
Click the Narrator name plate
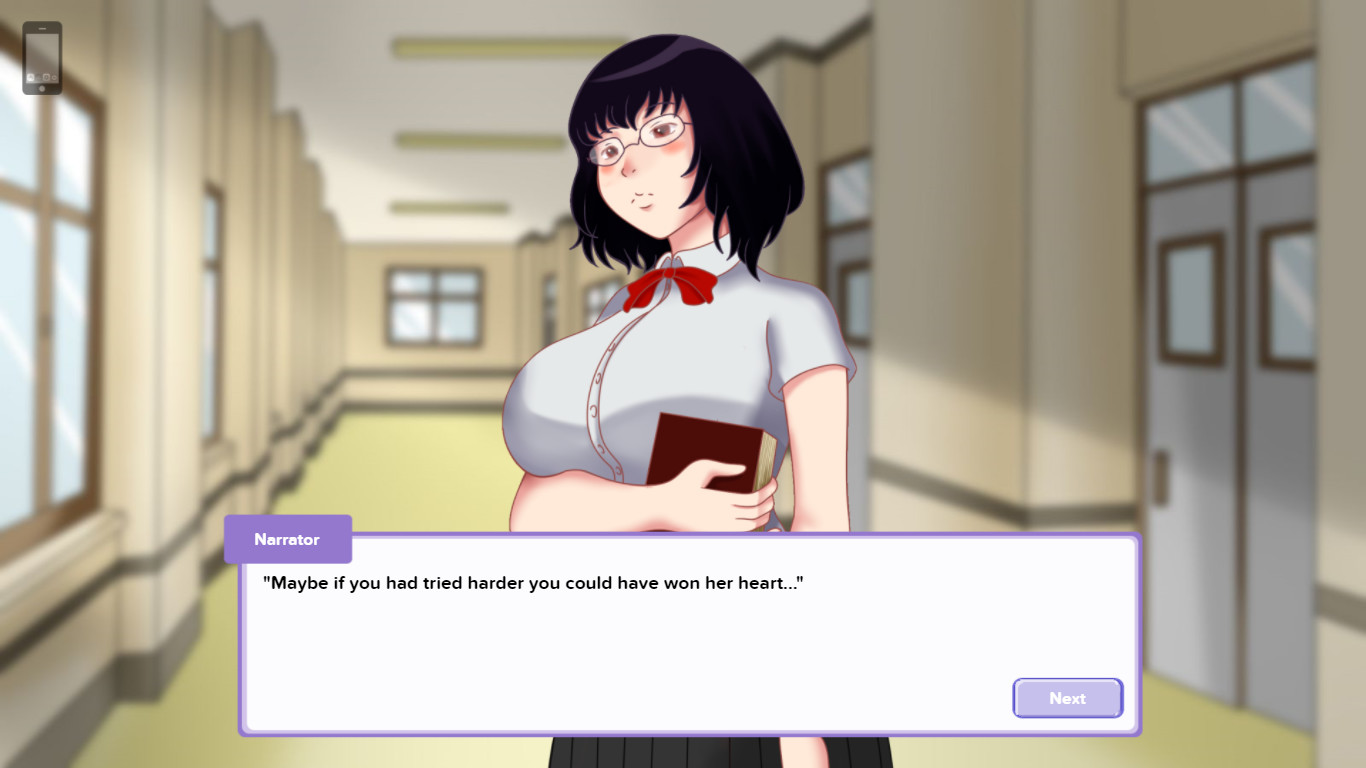[x=288, y=539]
